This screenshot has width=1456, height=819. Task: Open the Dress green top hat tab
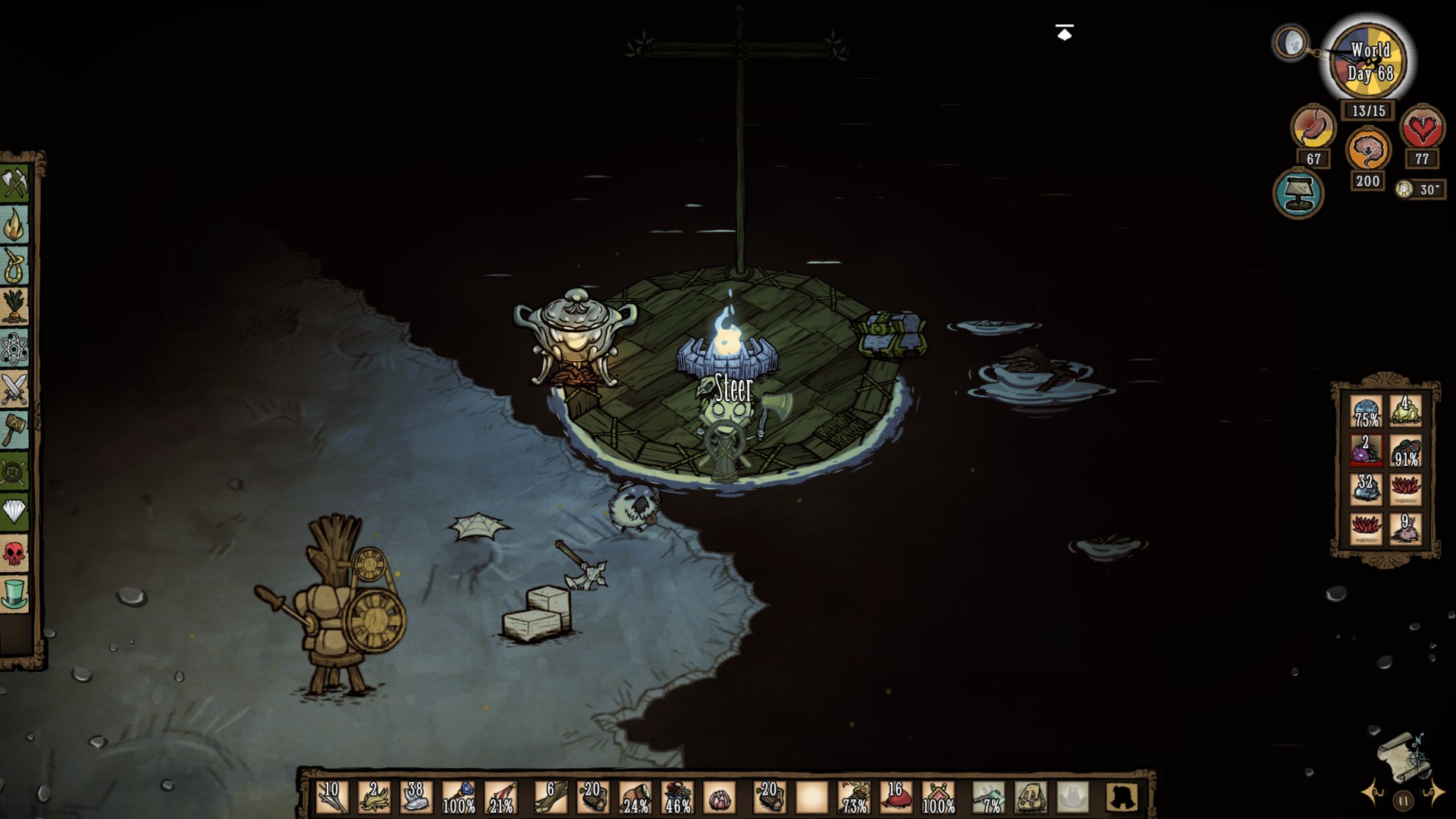tap(14, 595)
